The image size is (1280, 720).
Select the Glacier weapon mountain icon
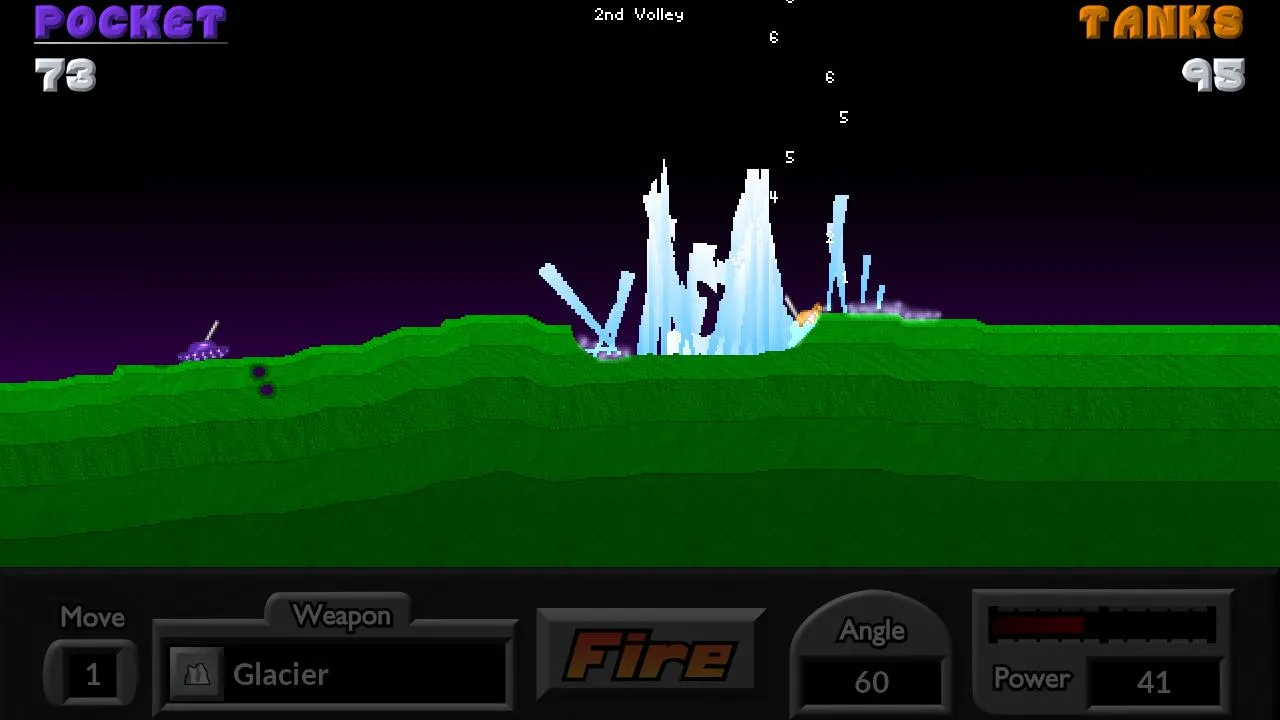coord(198,674)
